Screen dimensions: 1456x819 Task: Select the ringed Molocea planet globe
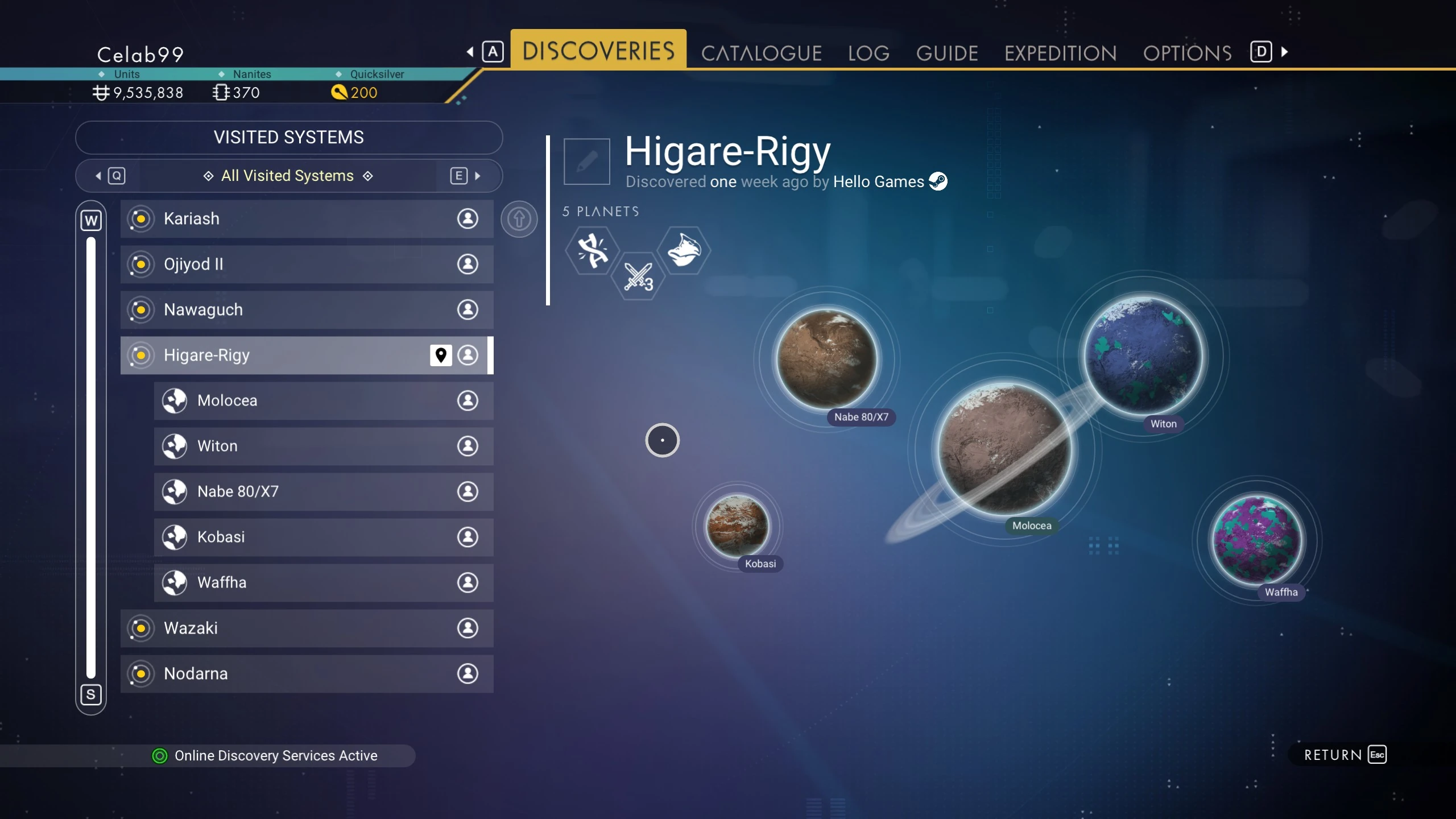pos(1004,449)
